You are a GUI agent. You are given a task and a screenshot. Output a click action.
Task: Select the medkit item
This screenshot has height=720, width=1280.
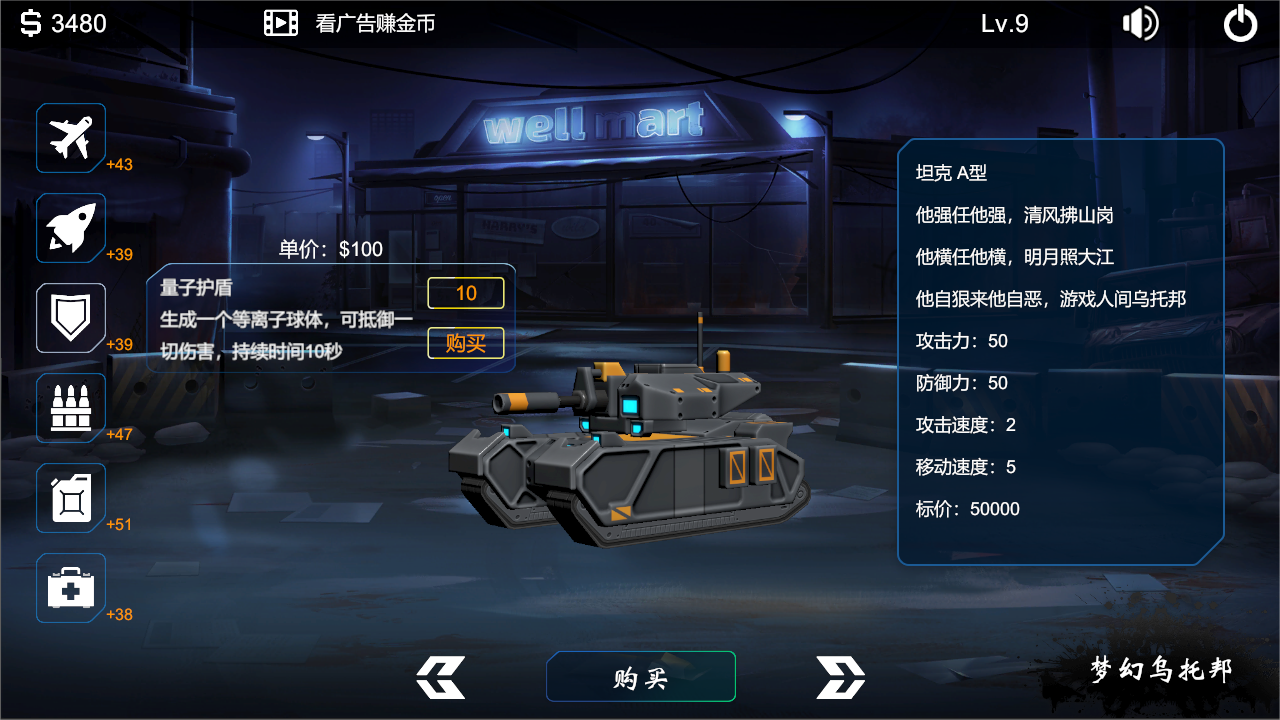point(70,587)
